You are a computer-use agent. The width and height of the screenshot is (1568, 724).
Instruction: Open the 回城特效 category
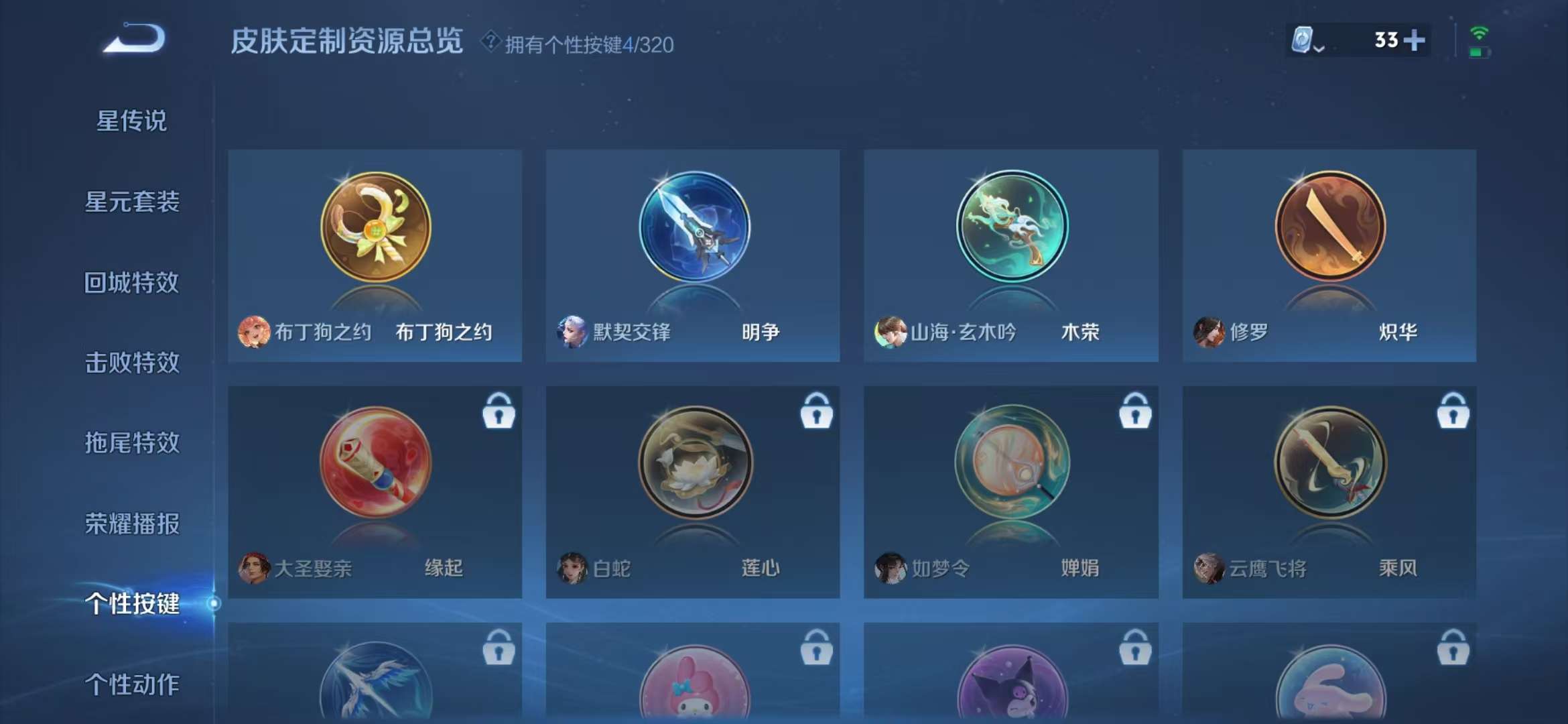132,282
